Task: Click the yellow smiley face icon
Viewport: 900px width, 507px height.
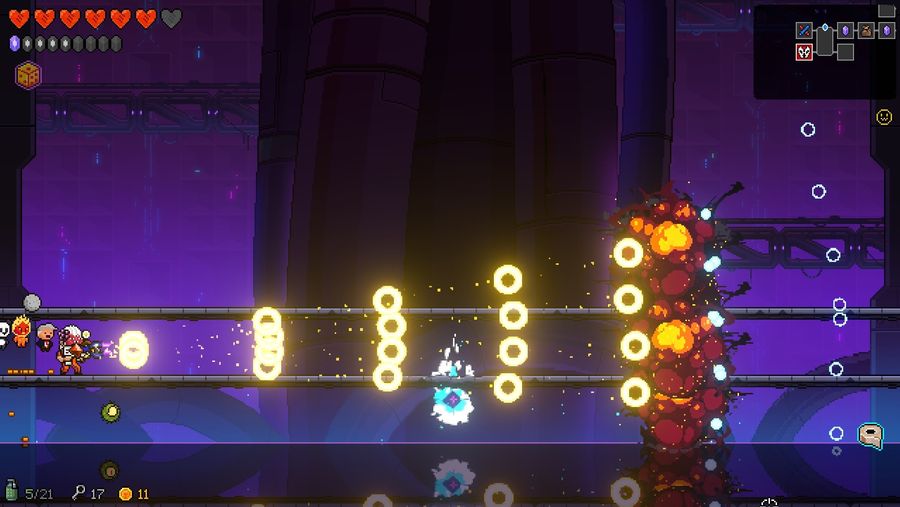Action: coord(884,117)
